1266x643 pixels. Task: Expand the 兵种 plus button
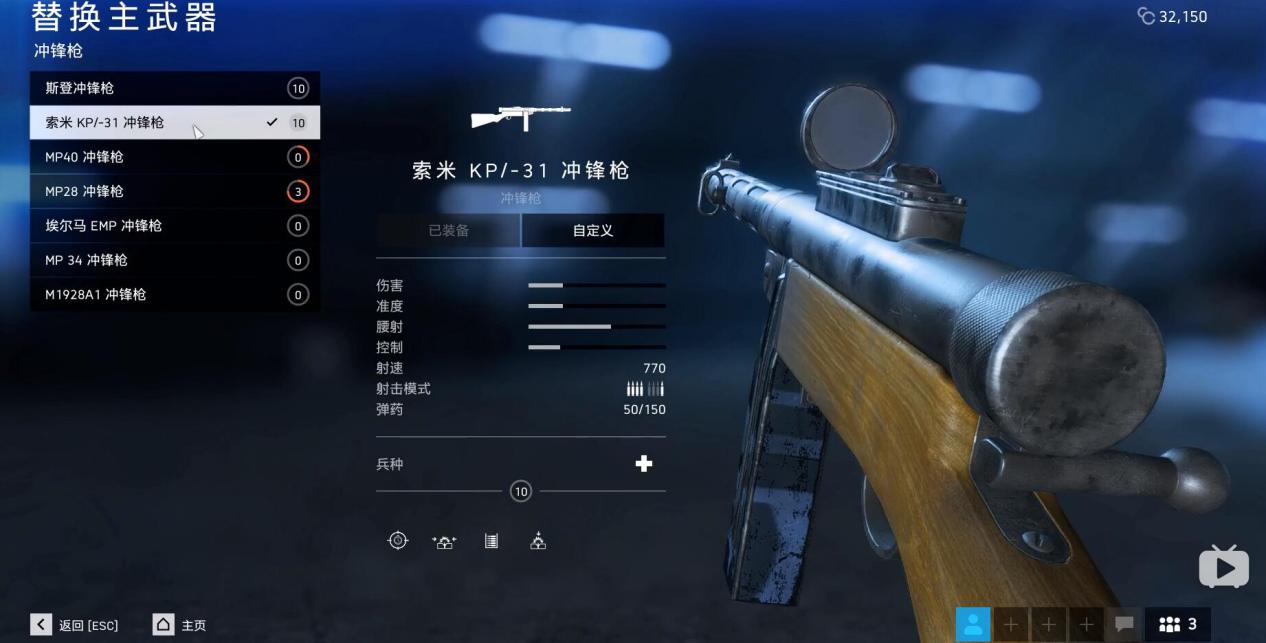(x=644, y=464)
